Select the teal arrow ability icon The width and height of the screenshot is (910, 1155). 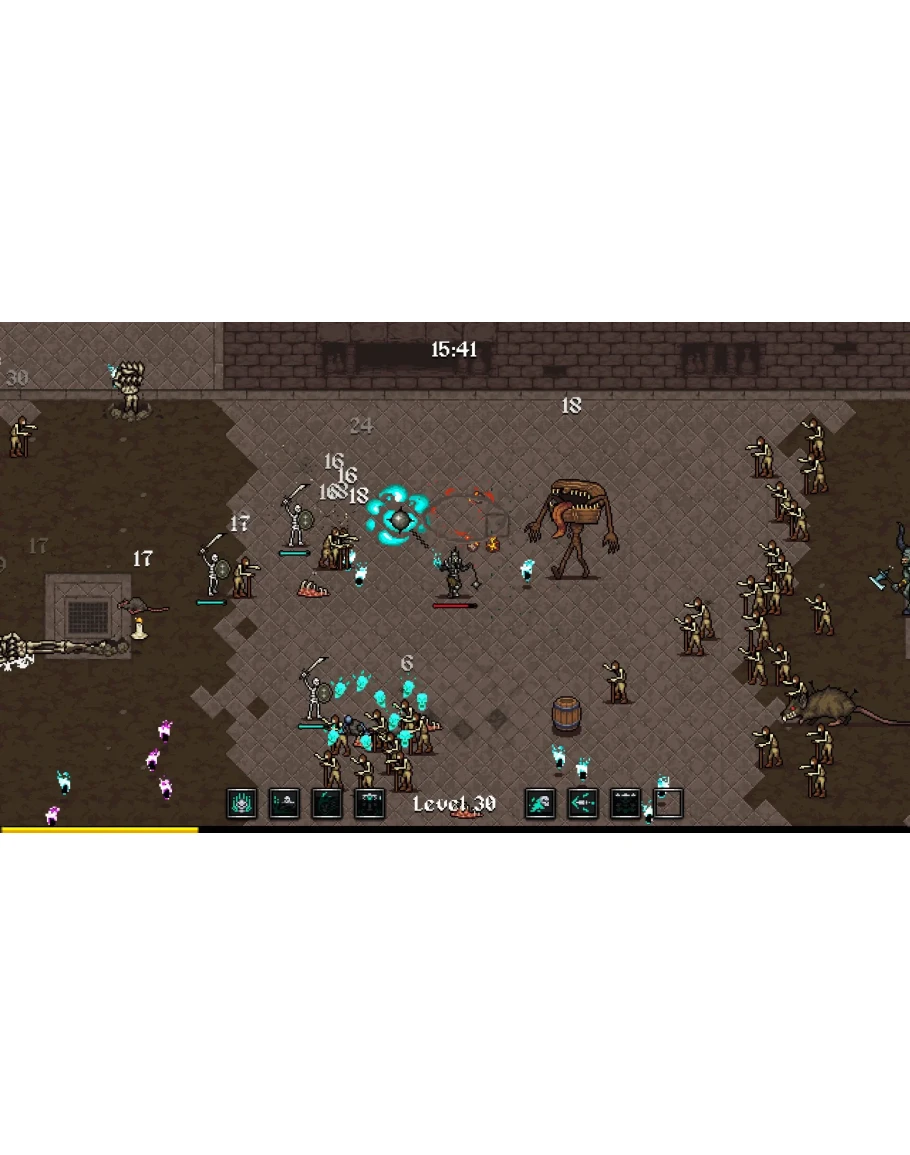583,803
